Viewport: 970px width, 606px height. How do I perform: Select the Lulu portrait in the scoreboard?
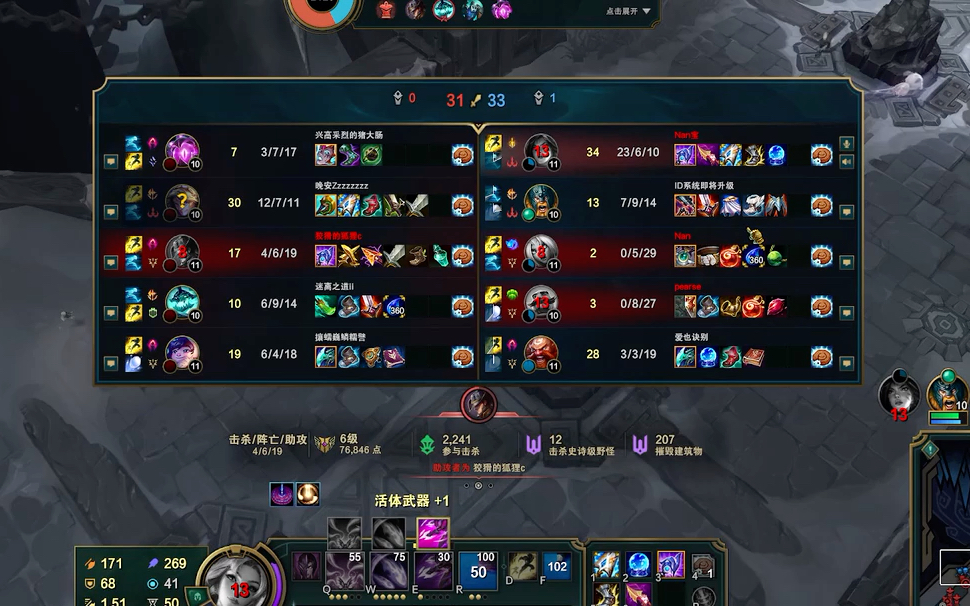pos(181,352)
